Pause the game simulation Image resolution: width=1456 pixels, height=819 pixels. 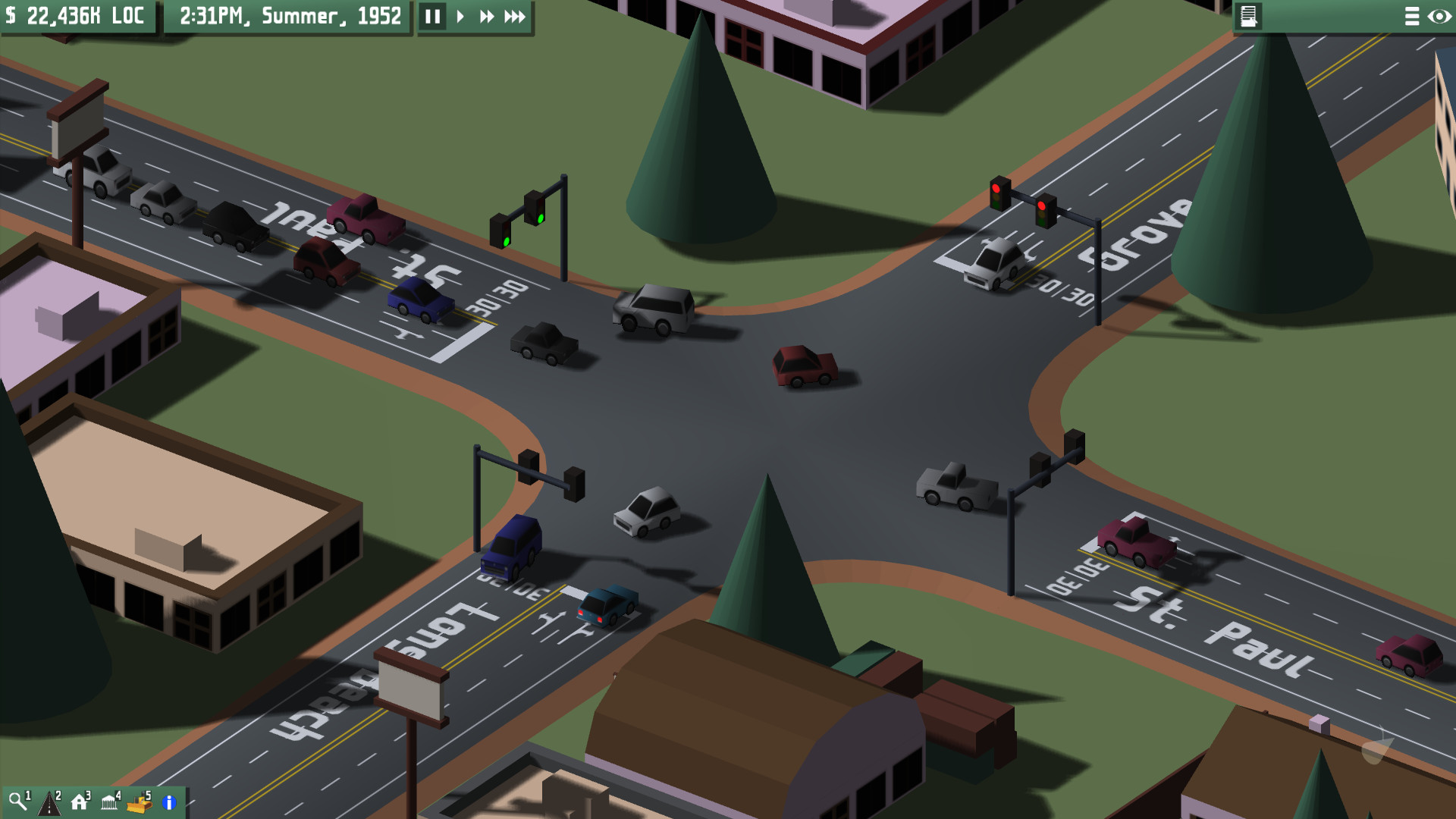pos(432,17)
